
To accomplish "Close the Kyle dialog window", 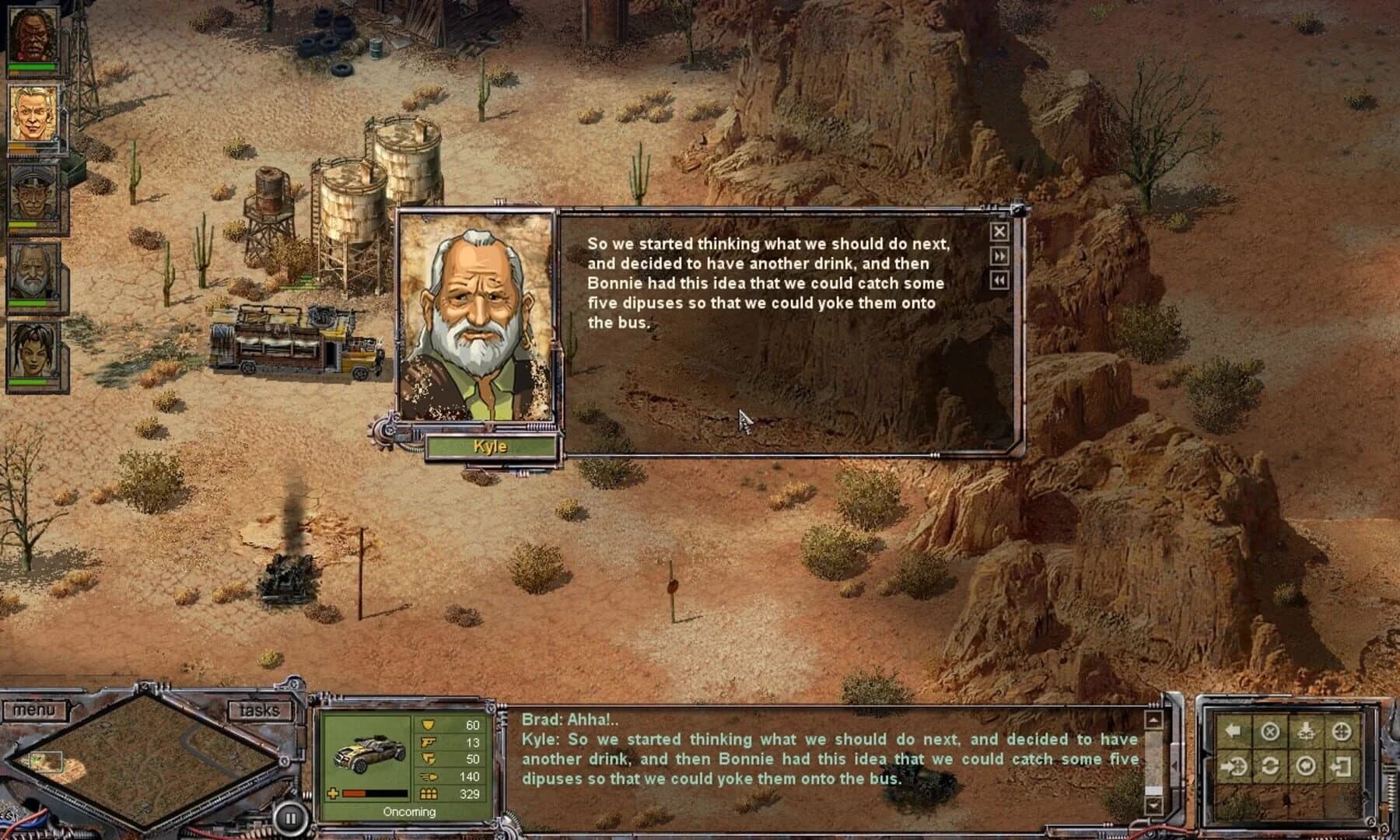I will [998, 231].
